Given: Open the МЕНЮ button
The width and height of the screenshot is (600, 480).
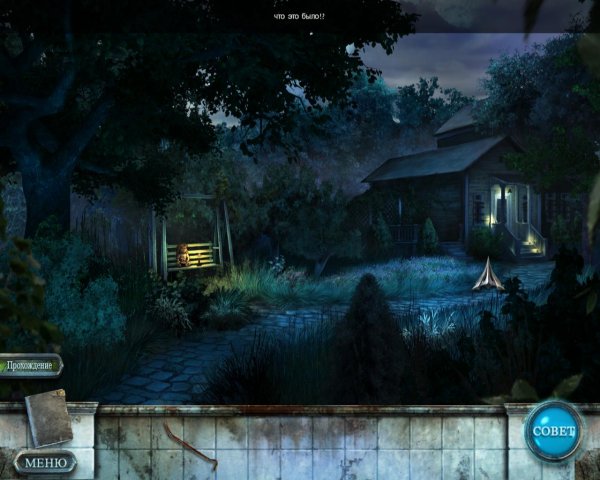Looking at the screenshot, I should pyautogui.click(x=45, y=462).
